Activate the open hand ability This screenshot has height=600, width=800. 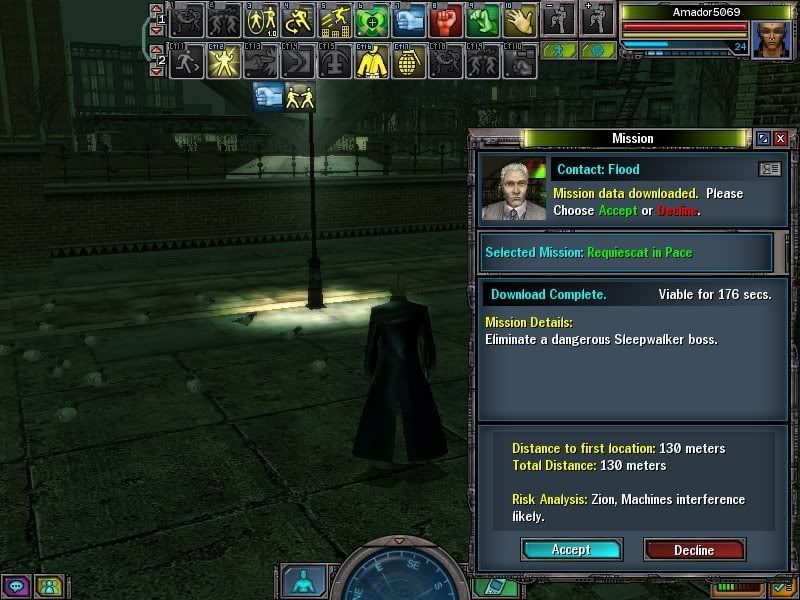point(520,19)
